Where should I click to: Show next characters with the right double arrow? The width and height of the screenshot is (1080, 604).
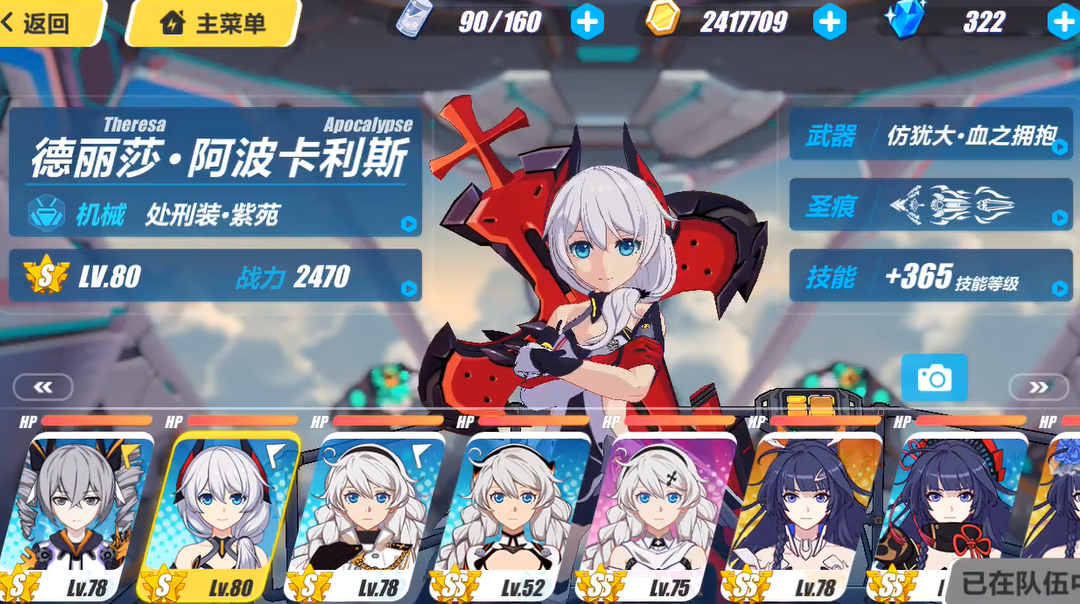(x=1038, y=387)
